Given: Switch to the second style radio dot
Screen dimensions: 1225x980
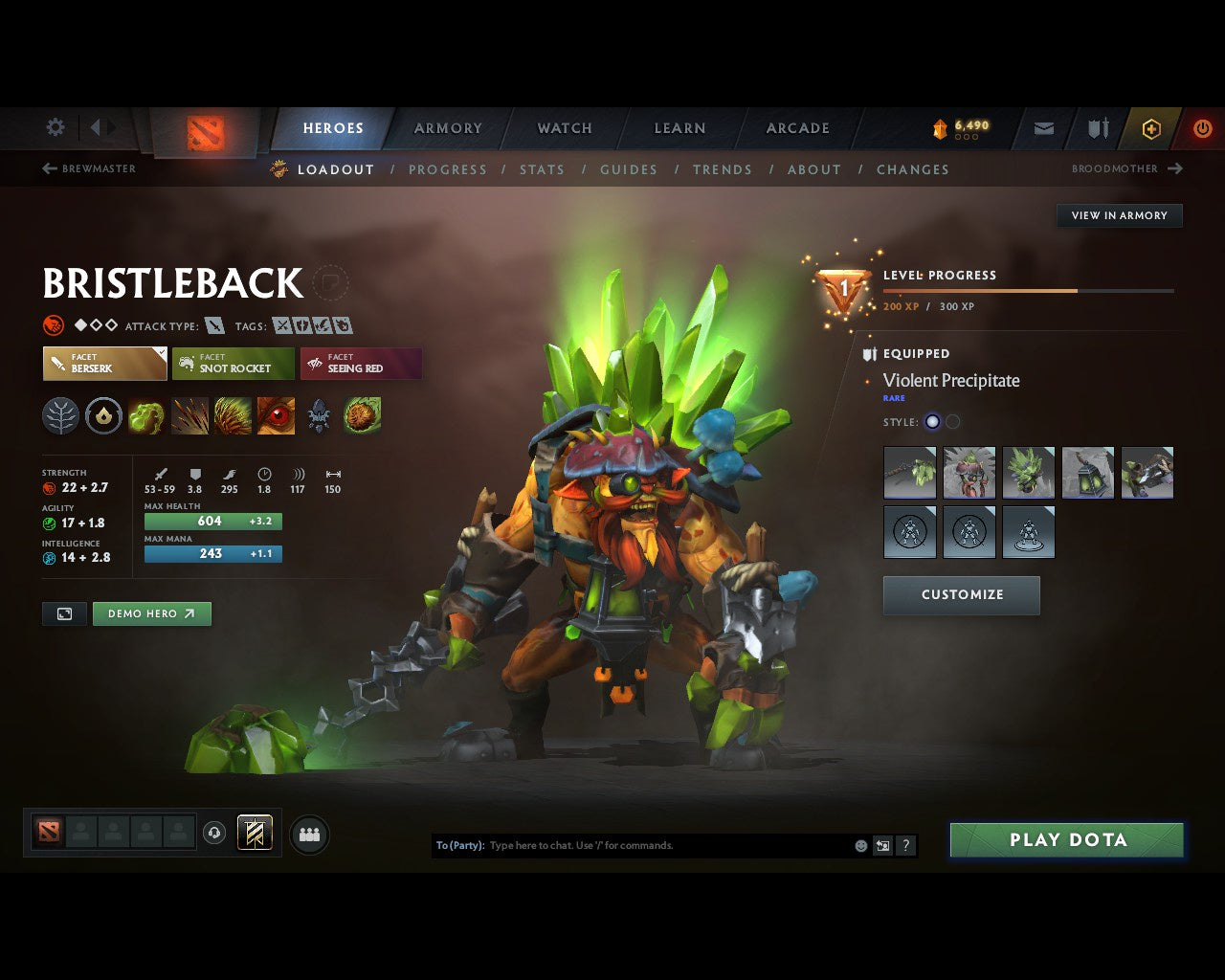Looking at the screenshot, I should point(953,421).
